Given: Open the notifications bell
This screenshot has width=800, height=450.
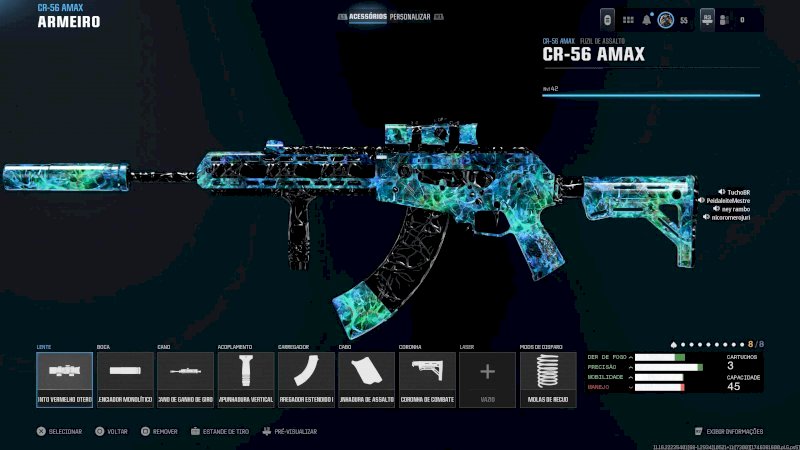Looking at the screenshot, I should click(648, 19).
